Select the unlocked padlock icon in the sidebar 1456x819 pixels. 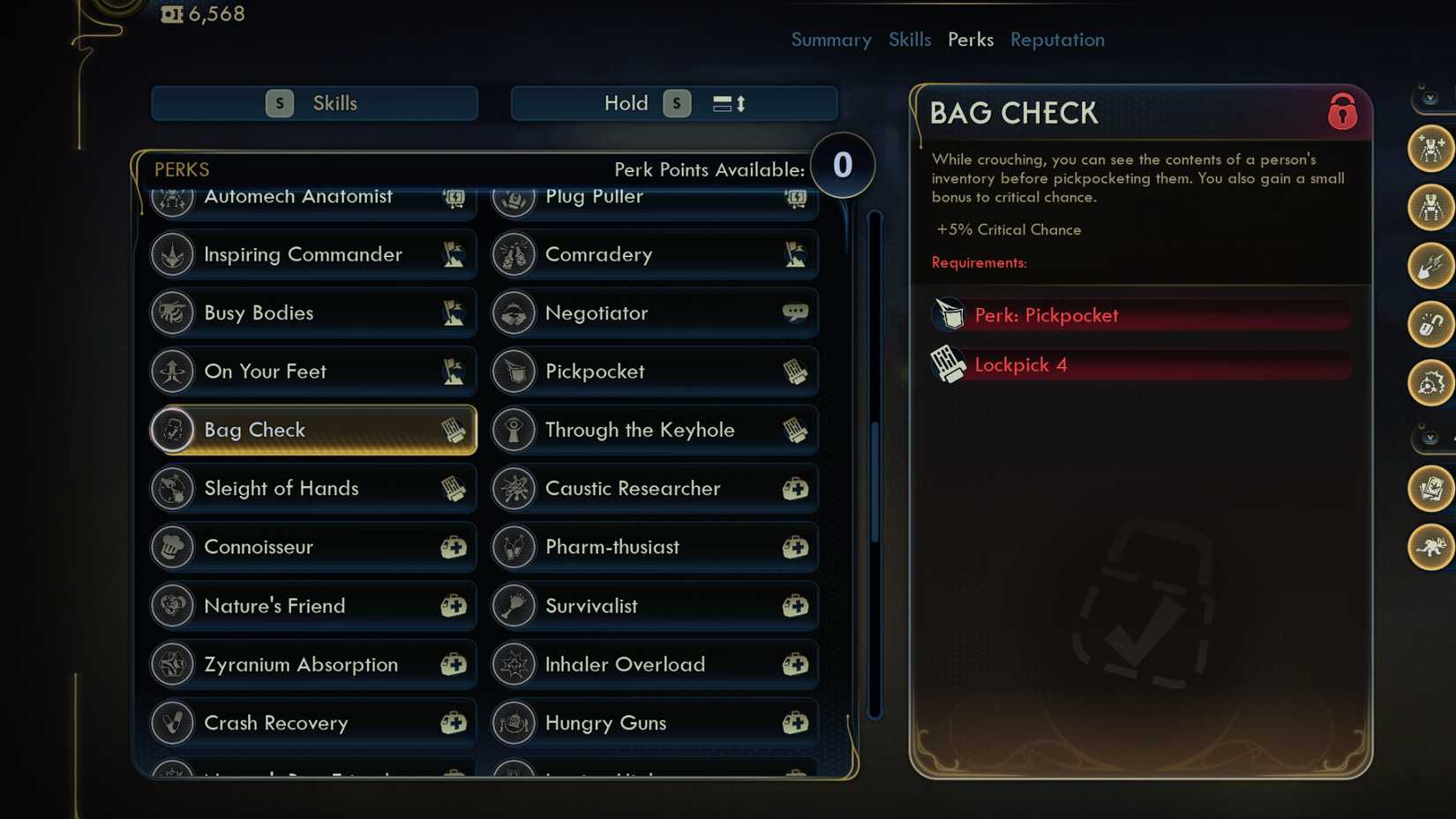(x=1430, y=326)
